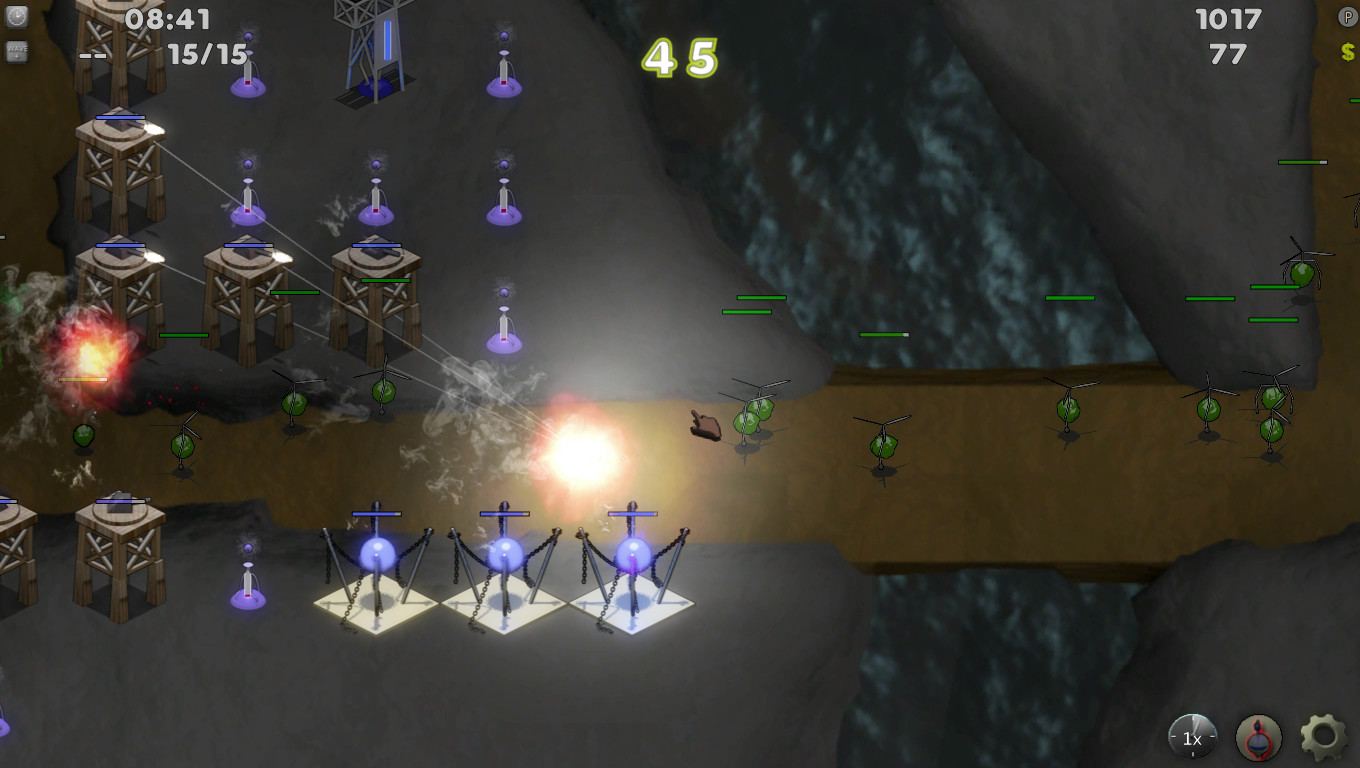Click the score value 1017

(1231, 17)
